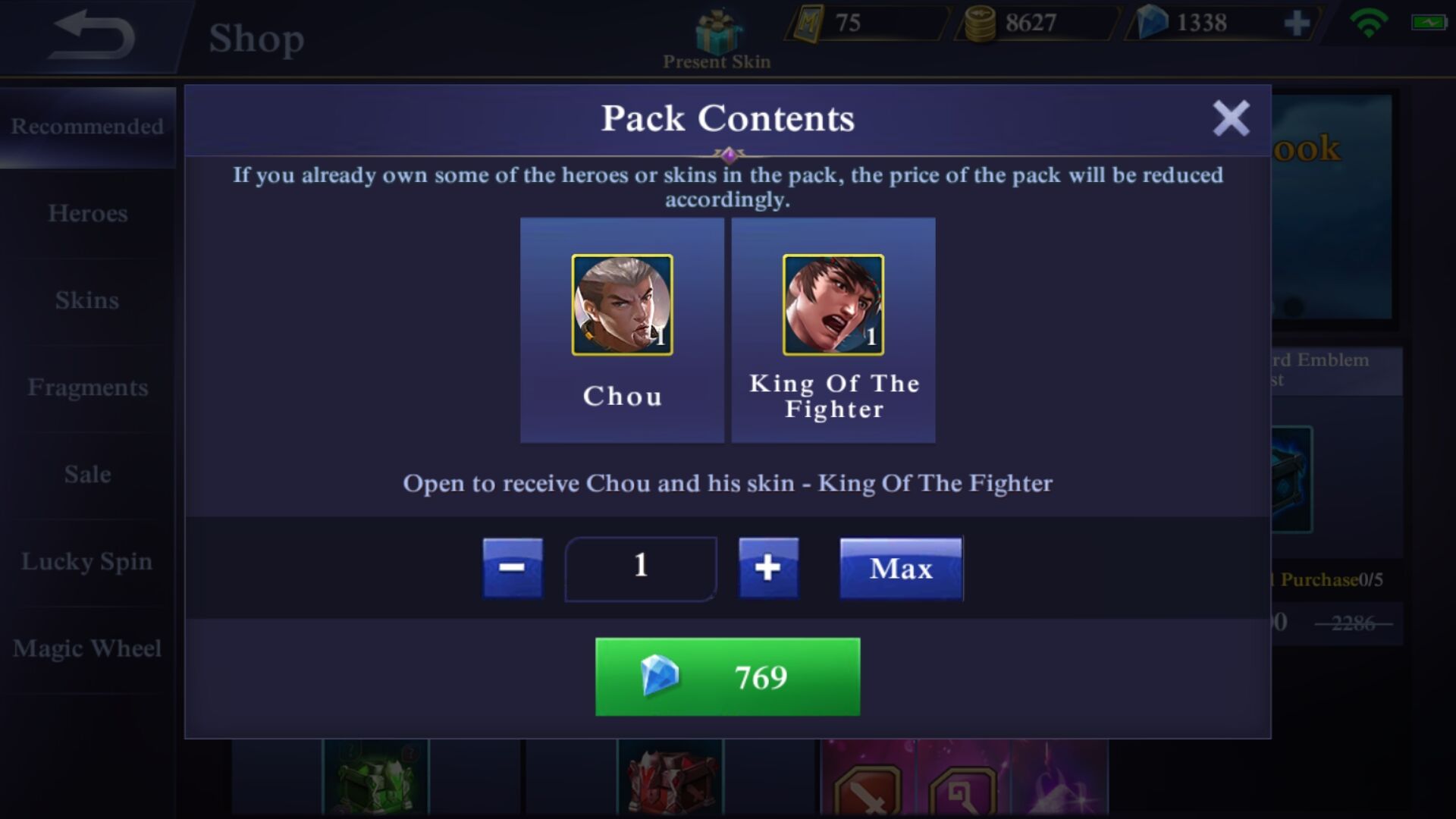
Task: Edit the quantity number field
Action: tap(641, 568)
